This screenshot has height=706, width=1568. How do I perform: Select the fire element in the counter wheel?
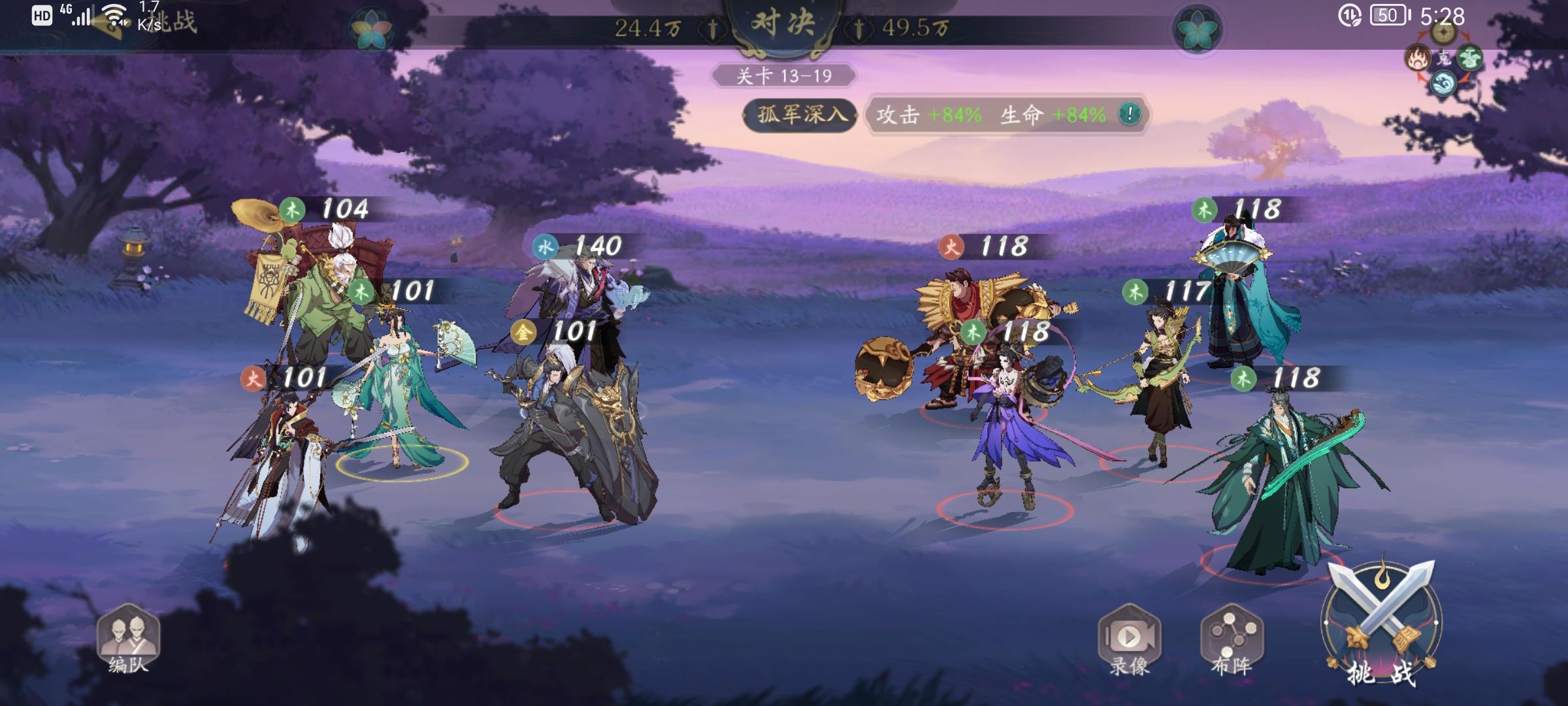(x=1418, y=58)
